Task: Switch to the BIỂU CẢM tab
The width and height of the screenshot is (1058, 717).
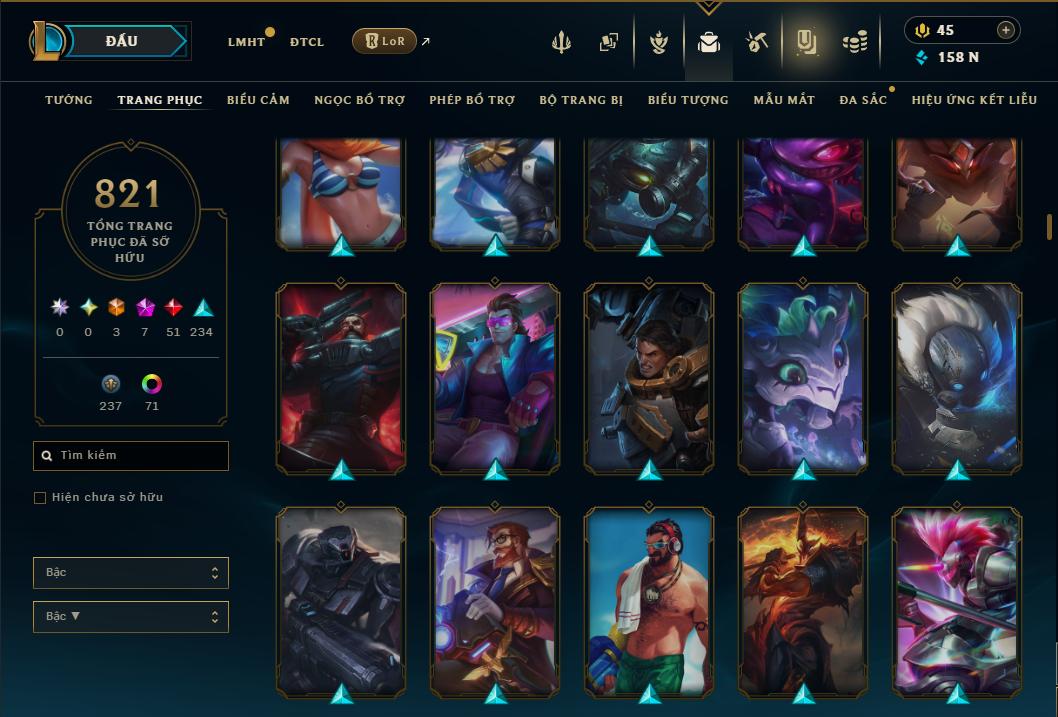Action: point(258,100)
